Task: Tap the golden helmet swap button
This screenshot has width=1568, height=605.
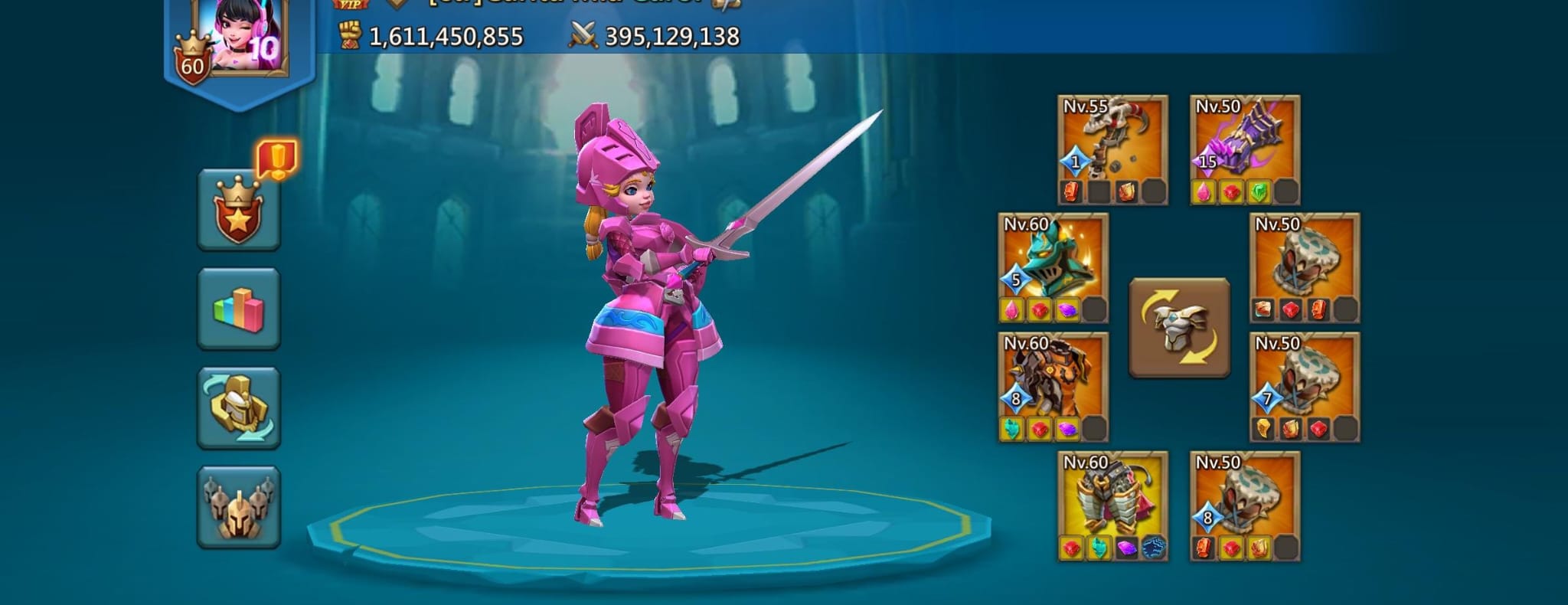Action: (x=239, y=407)
